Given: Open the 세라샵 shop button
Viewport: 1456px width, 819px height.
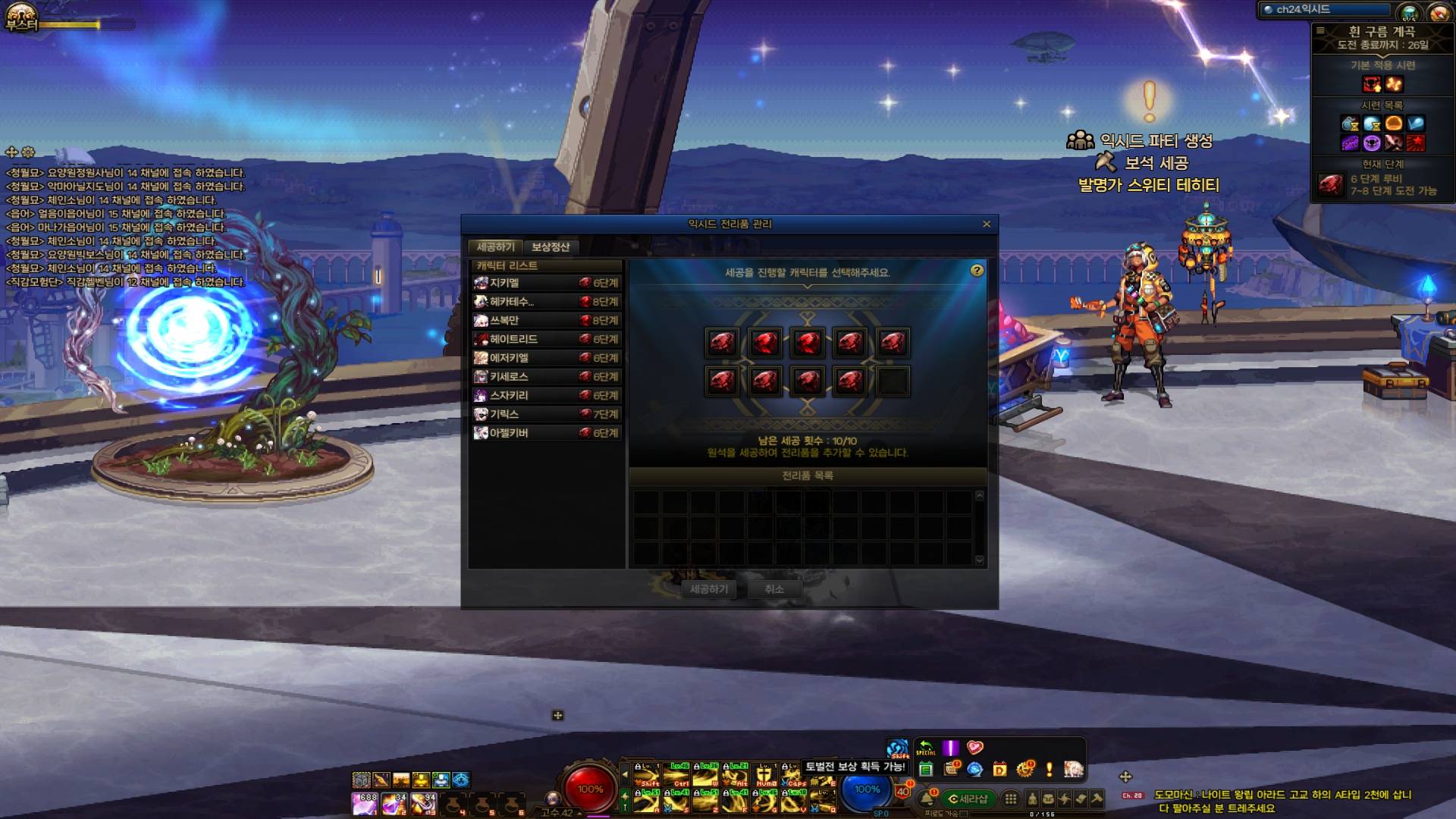Looking at the screenshot, I should 968,799.
